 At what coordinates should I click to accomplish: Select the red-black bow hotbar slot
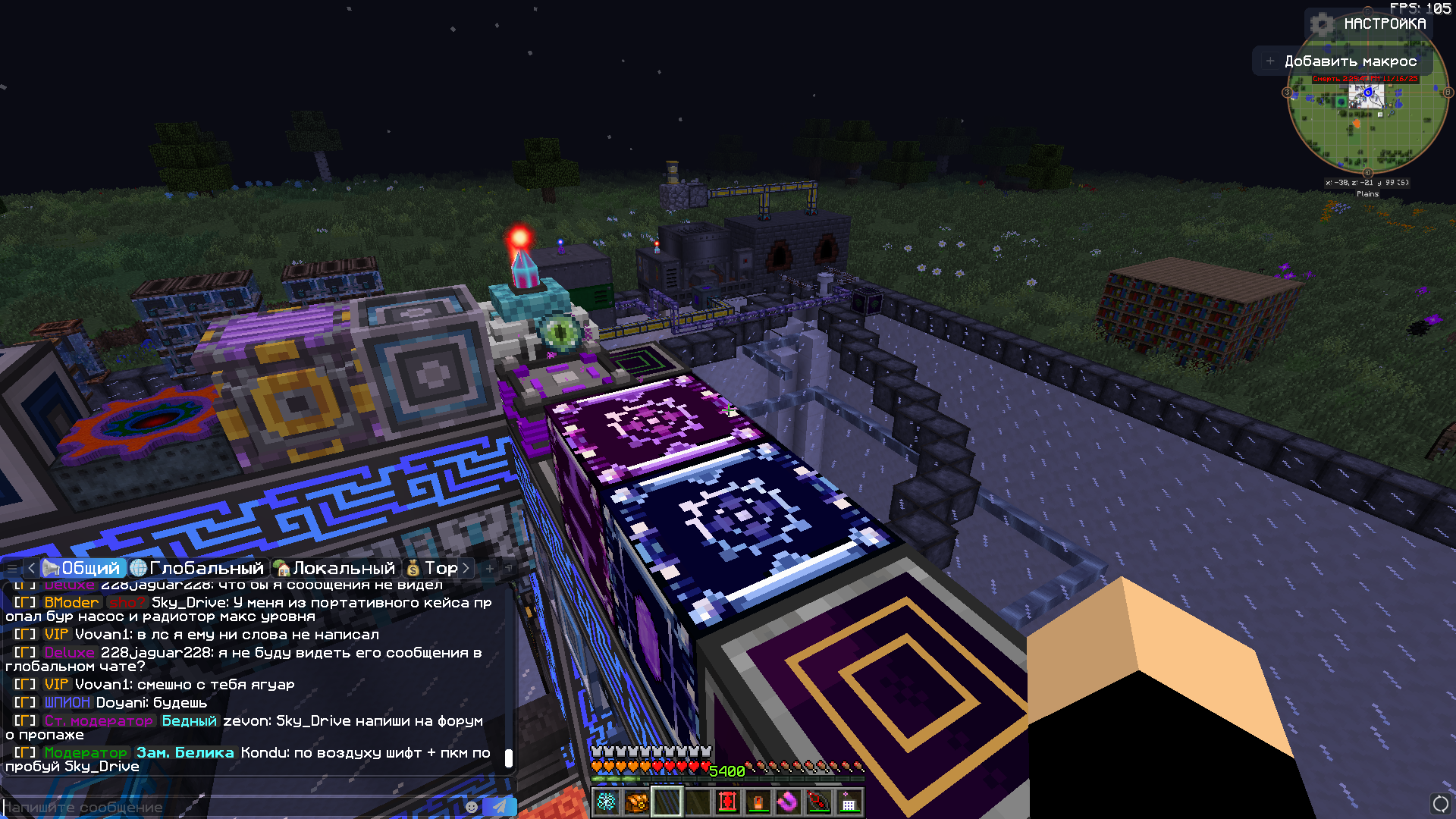(818, 802)
